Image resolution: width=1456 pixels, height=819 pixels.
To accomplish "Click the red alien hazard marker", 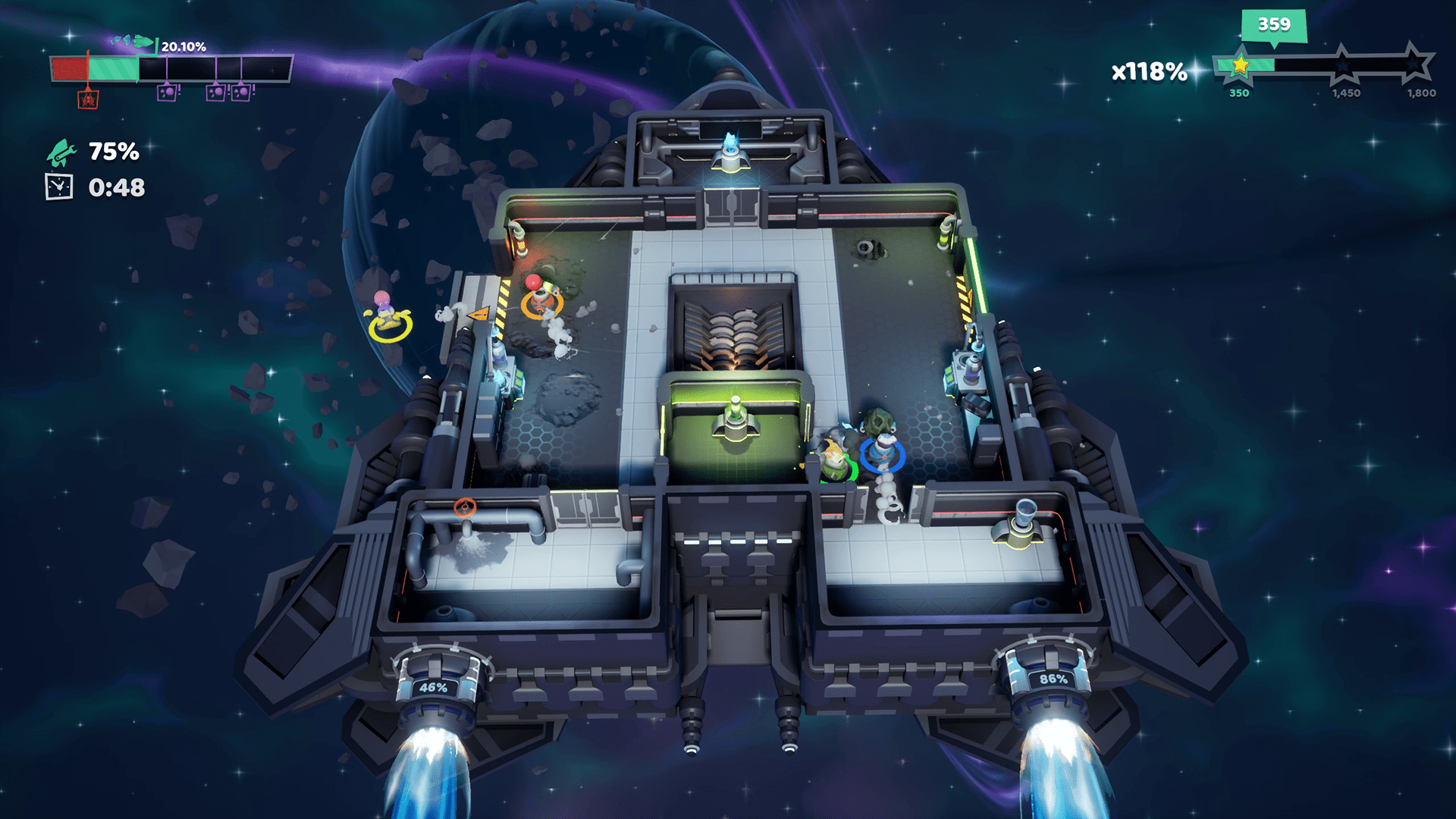I will click(88, 99).
